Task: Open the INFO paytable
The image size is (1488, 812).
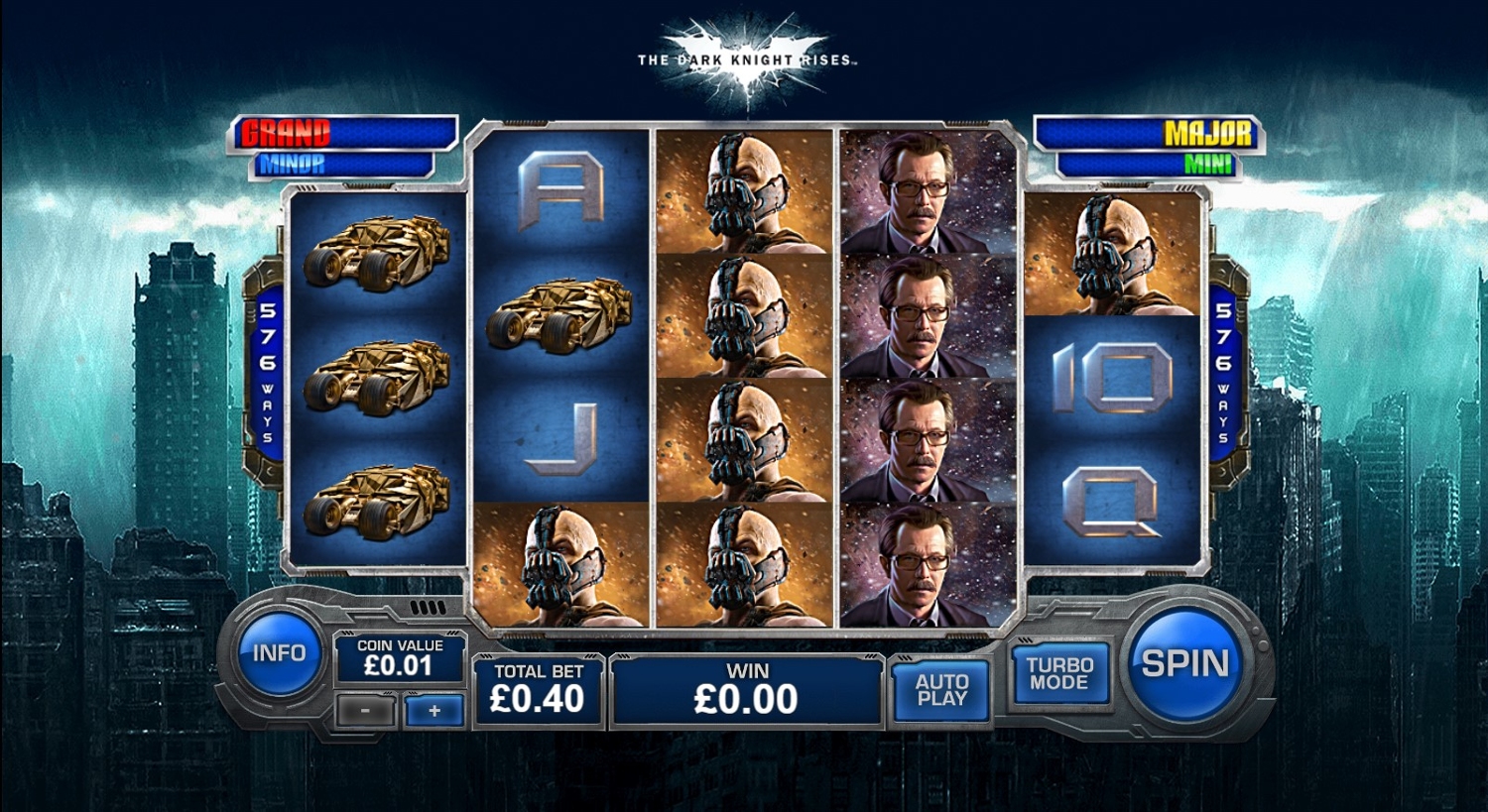Action: point(279,653)
